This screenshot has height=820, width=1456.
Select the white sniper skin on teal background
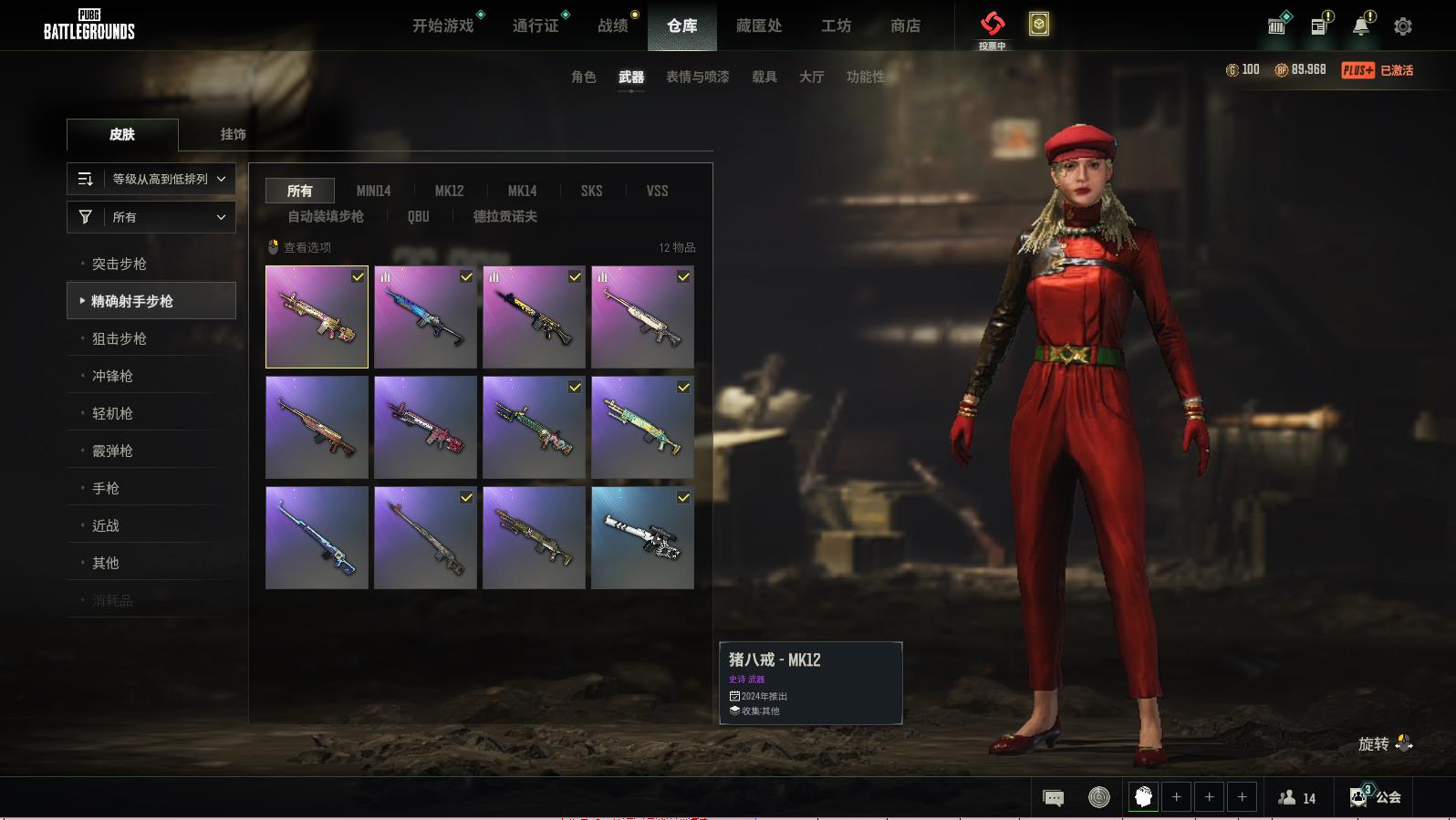[642, 537]
